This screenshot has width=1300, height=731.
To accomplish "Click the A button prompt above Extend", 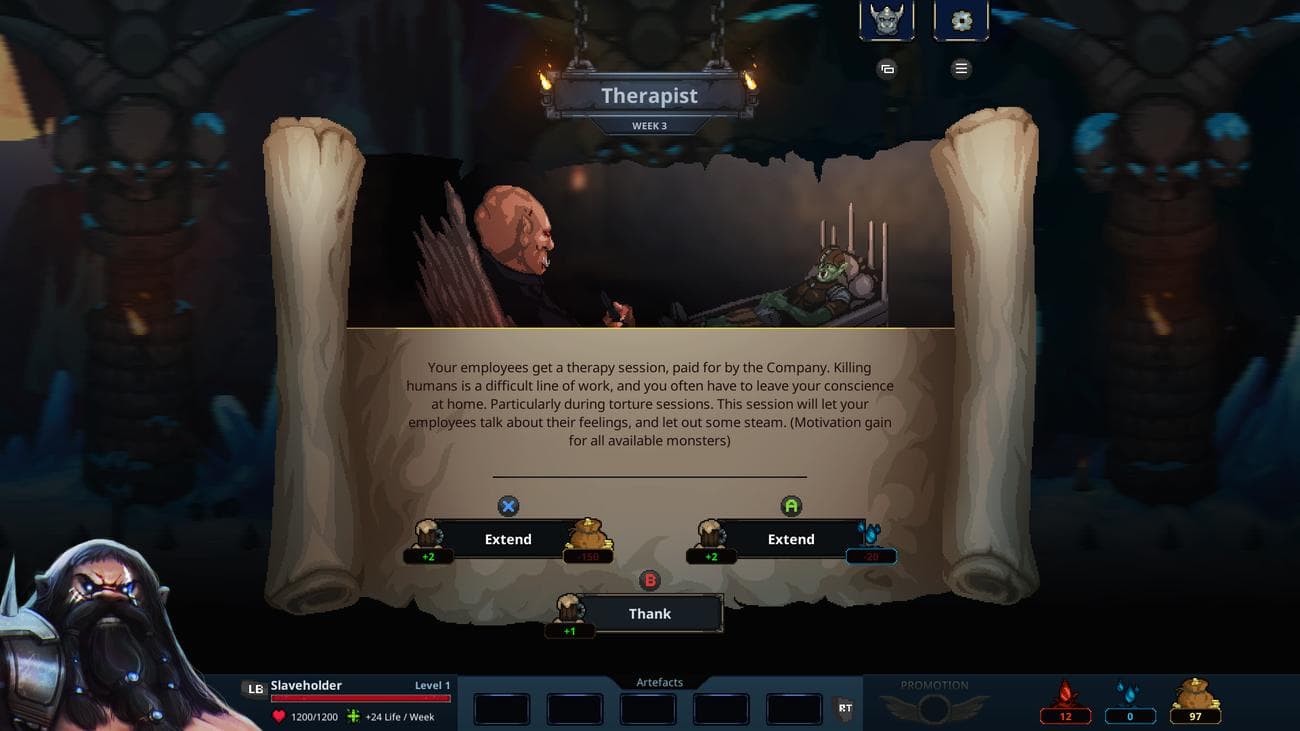I will tap(791, 506).
